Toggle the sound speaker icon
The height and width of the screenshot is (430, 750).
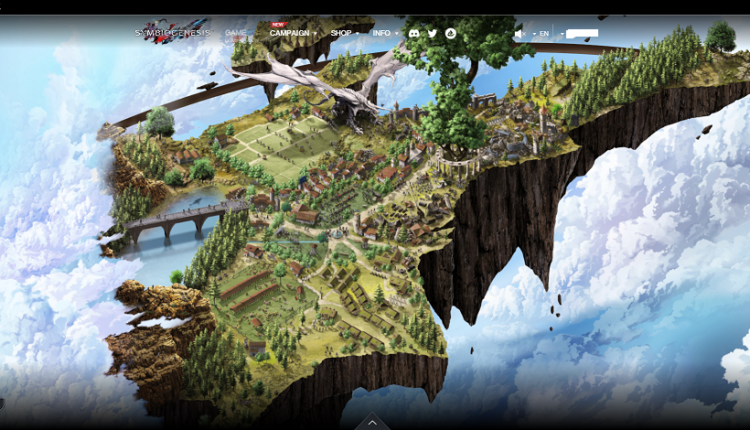click(x=520, y=33)
